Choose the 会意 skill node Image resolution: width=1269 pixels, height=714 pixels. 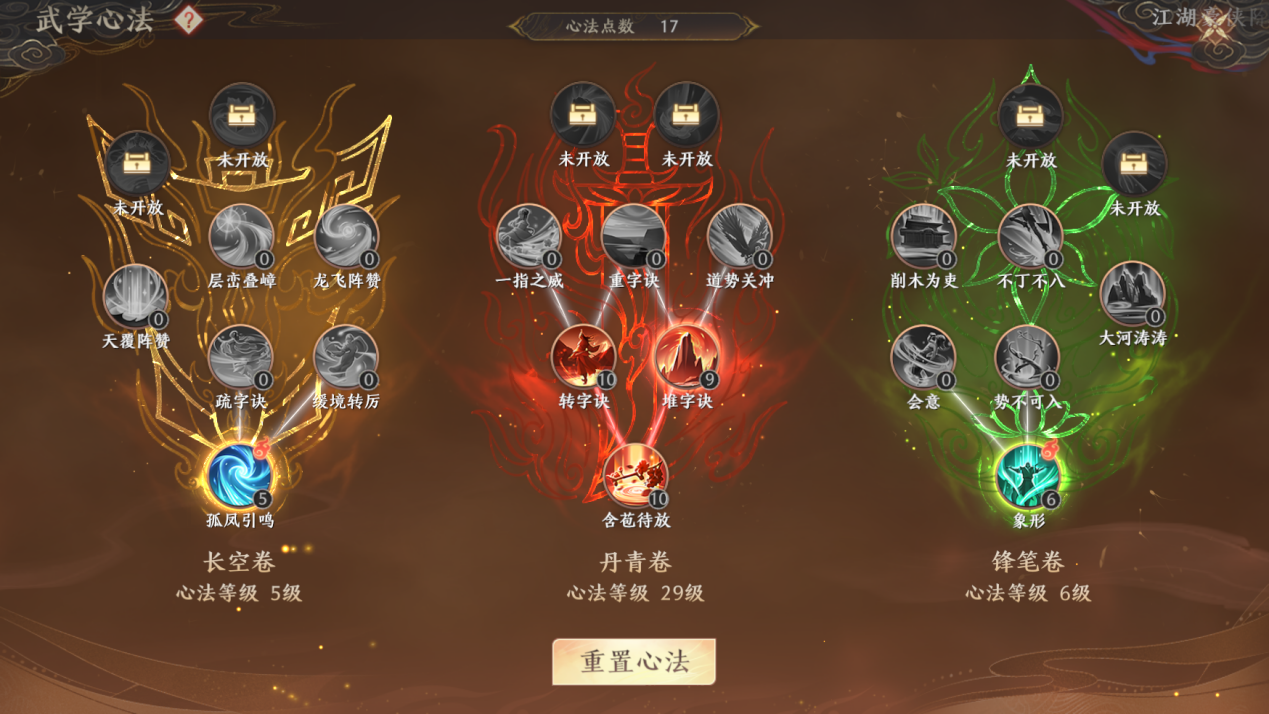[x=923, y=357]
